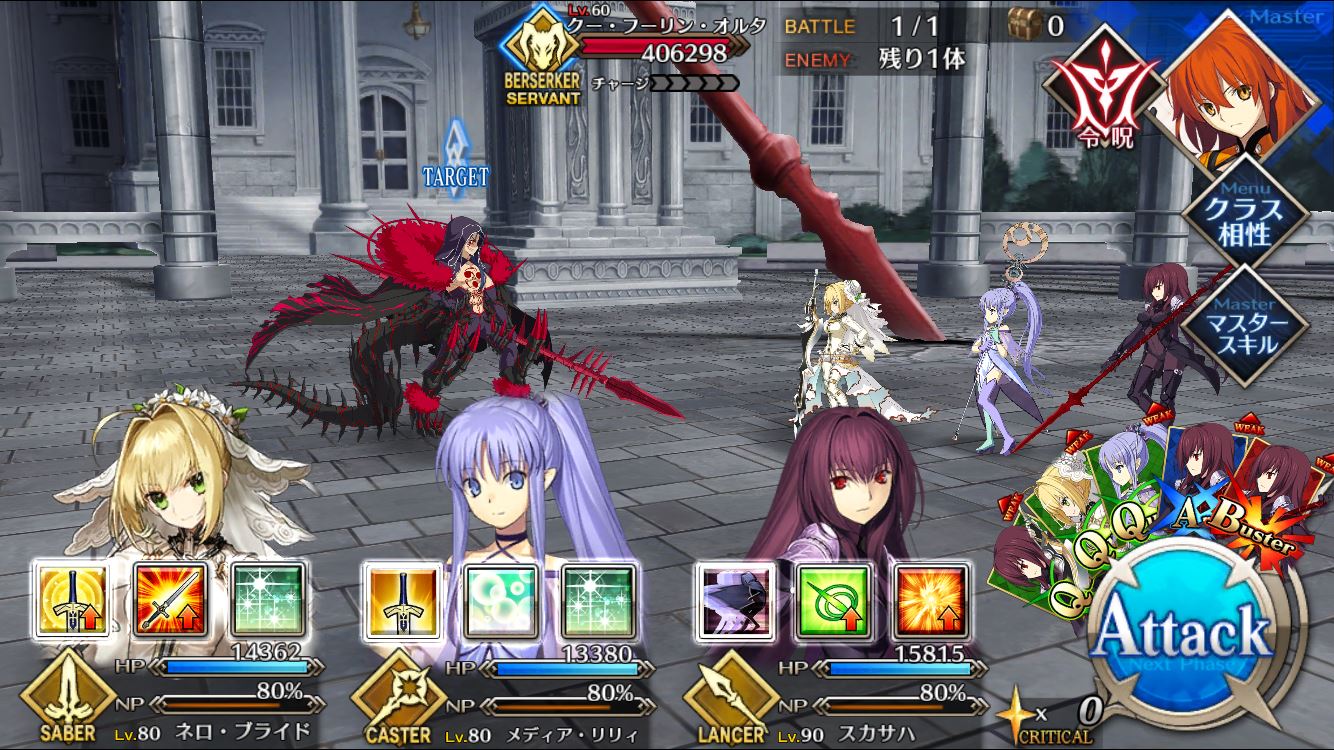Trigger Nero Bride's green sparkle skill
This screenshot has height=750, width=1334.
point(269,600)
